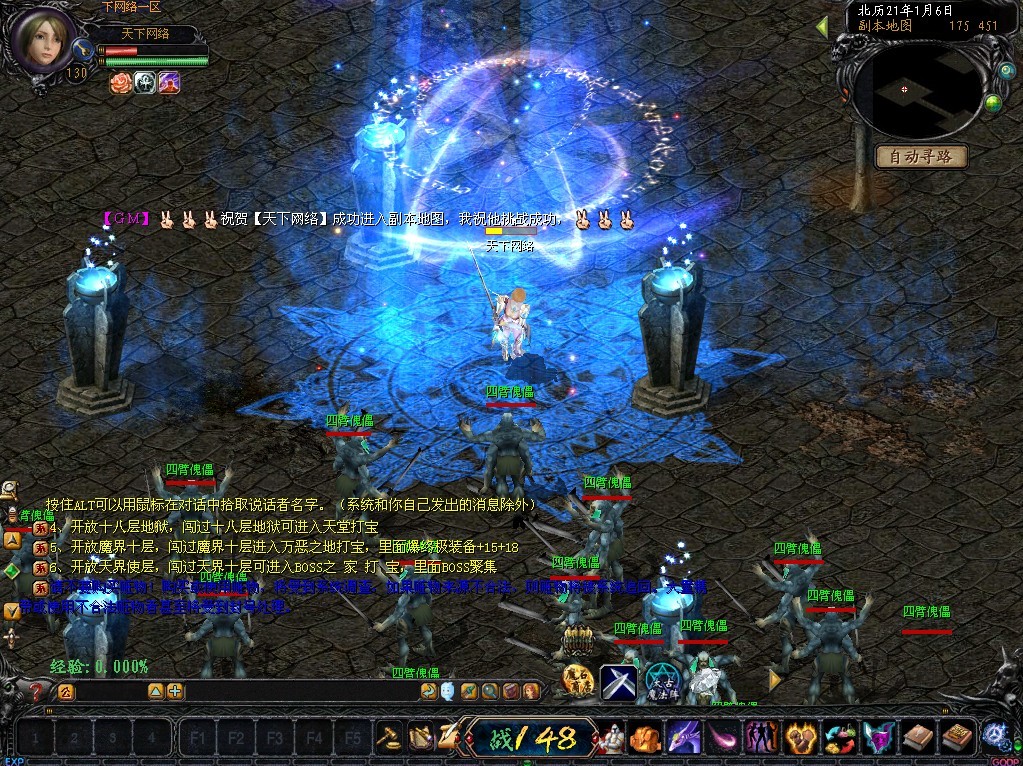
Task: Collapse the minimap with the green arrow
Action: point(823,27)
